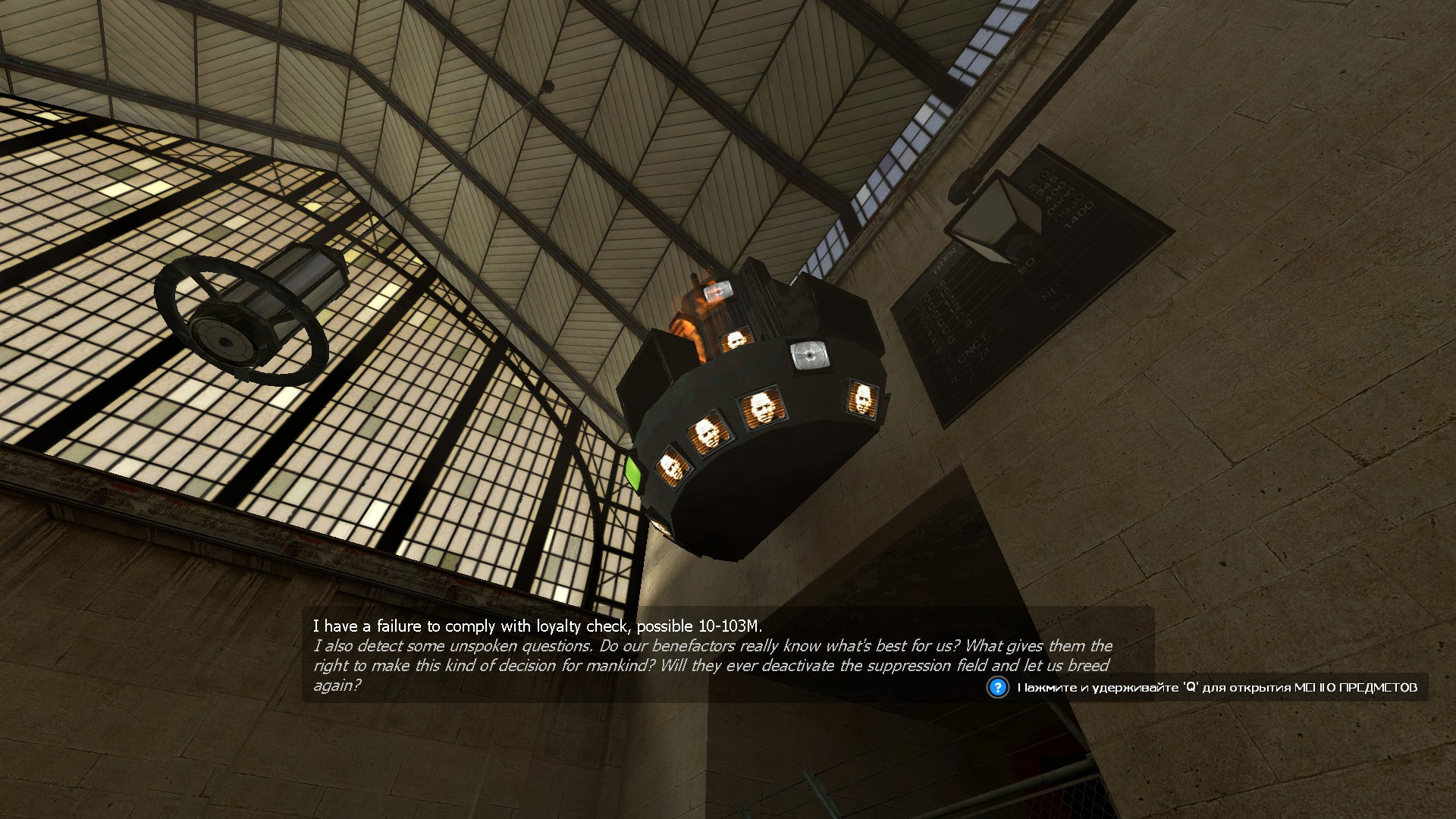Select the 0930 row on the timetable
1456x819 pixels.
click(x=1071, y=207)
